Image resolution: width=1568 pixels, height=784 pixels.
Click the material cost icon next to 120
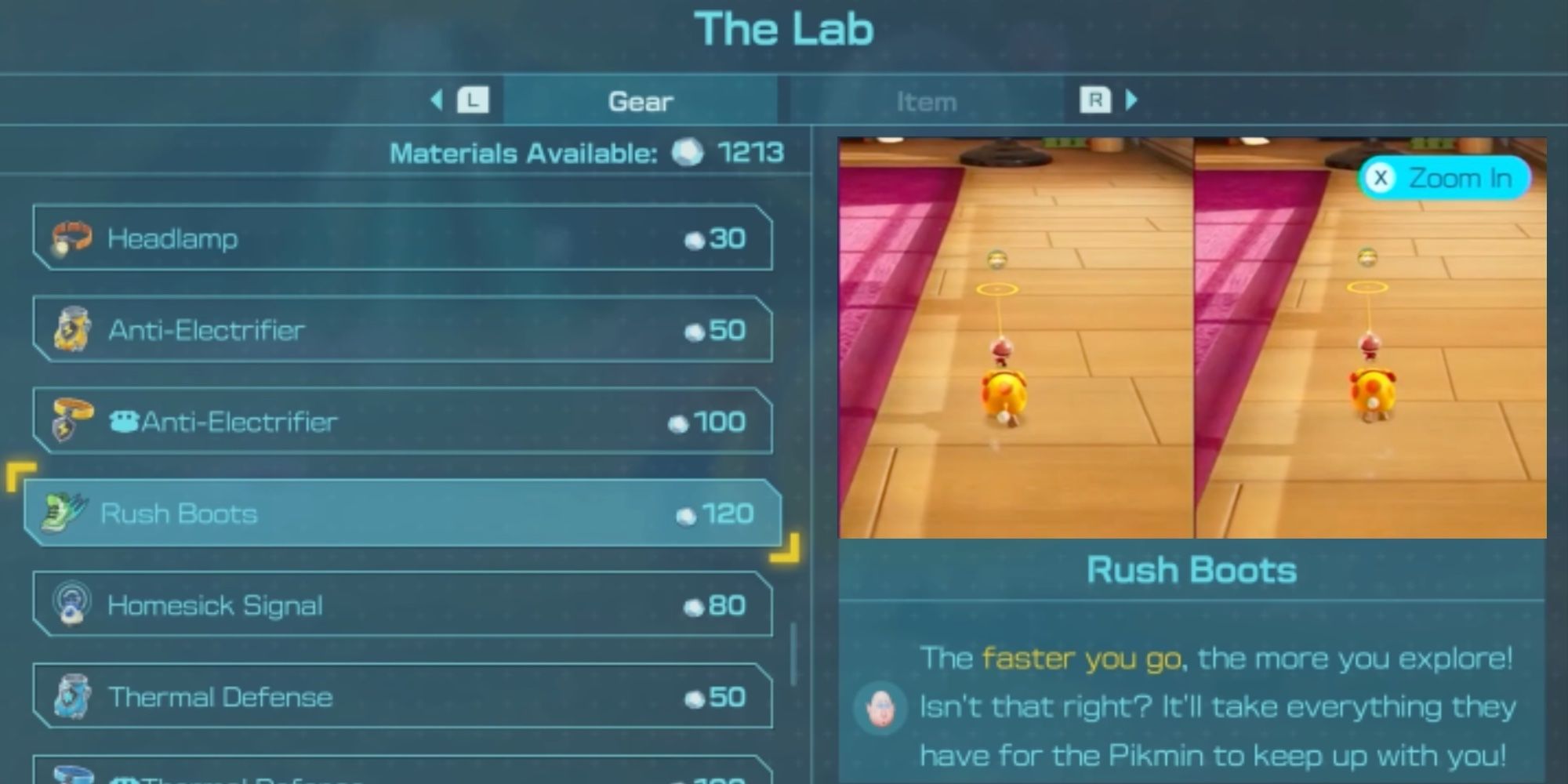point(687,514)
